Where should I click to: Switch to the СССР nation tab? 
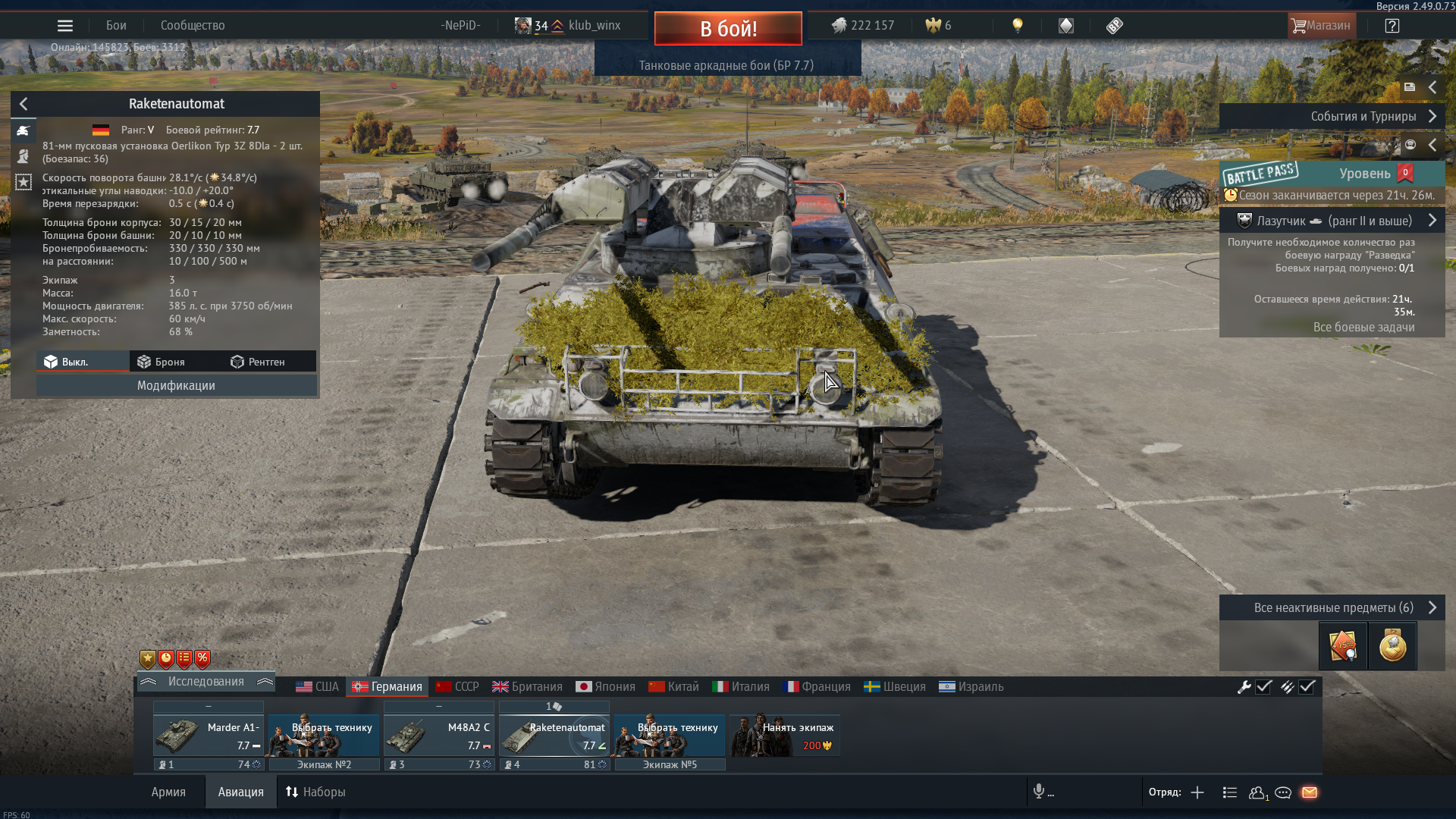click(x=457, y=686)
